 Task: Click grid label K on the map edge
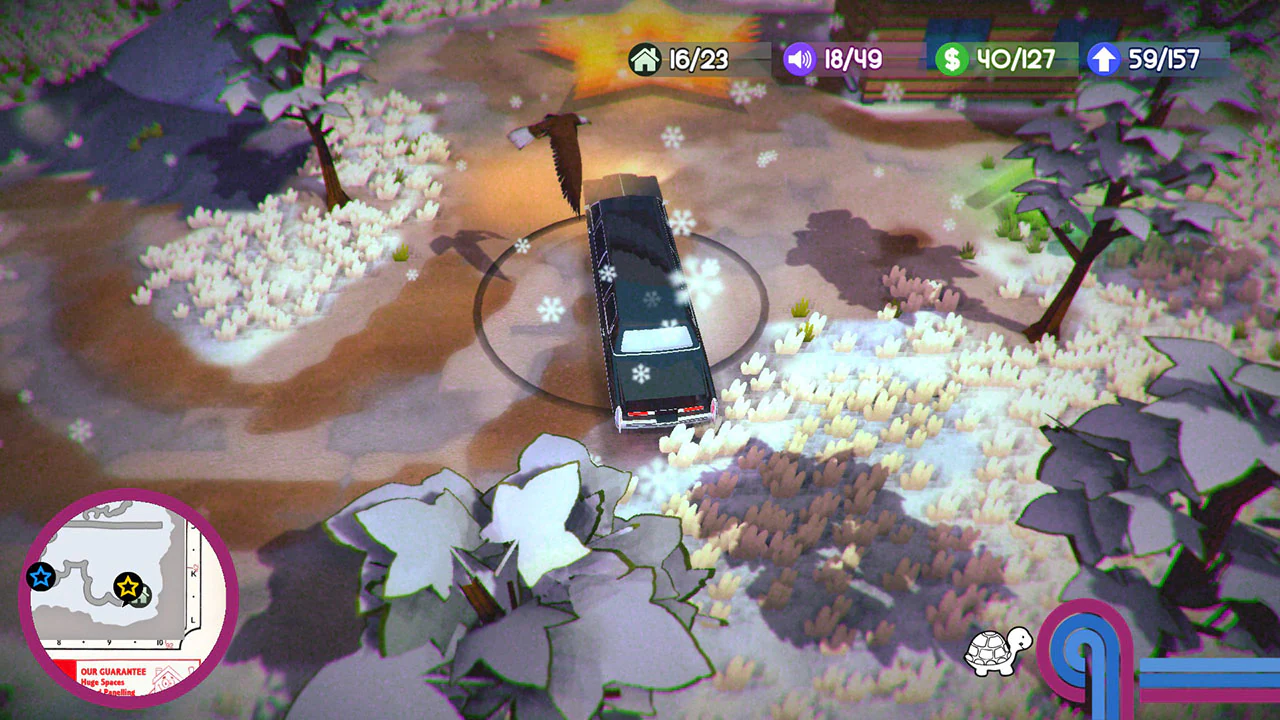192,574
